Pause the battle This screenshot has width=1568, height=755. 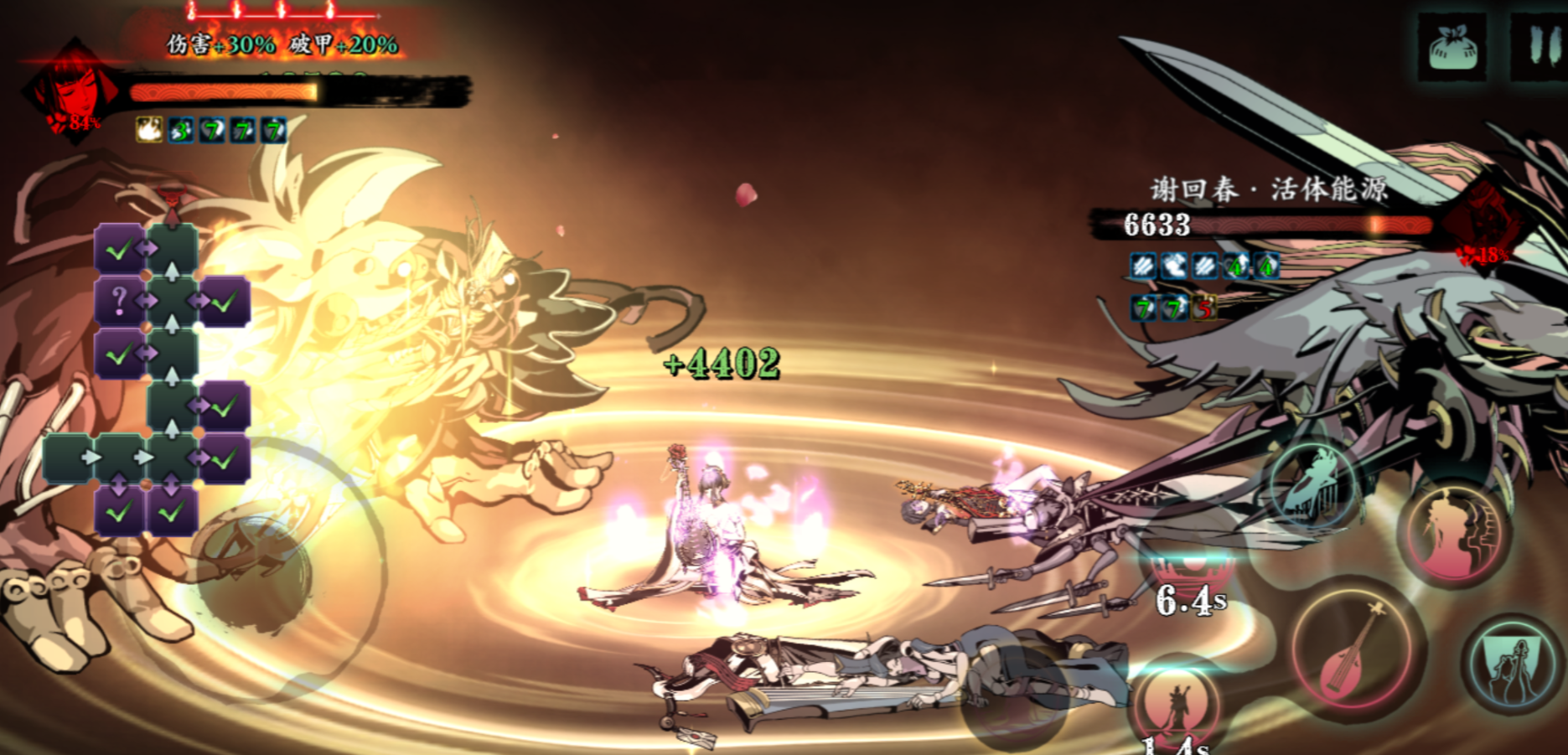tap(1540, 47)
